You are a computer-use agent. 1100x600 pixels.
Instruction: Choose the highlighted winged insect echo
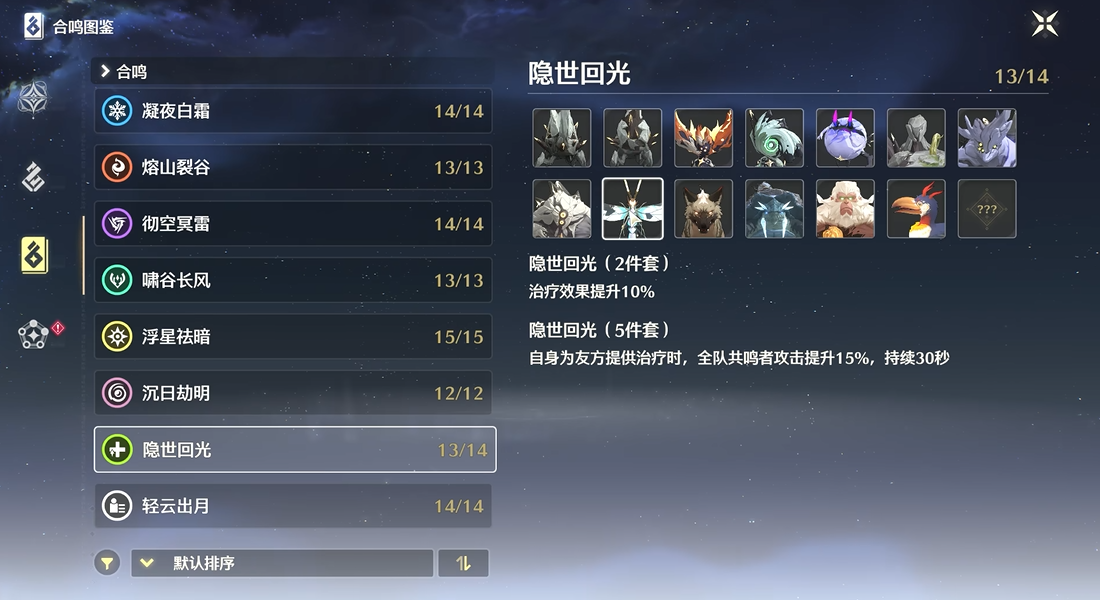point(632,209)
